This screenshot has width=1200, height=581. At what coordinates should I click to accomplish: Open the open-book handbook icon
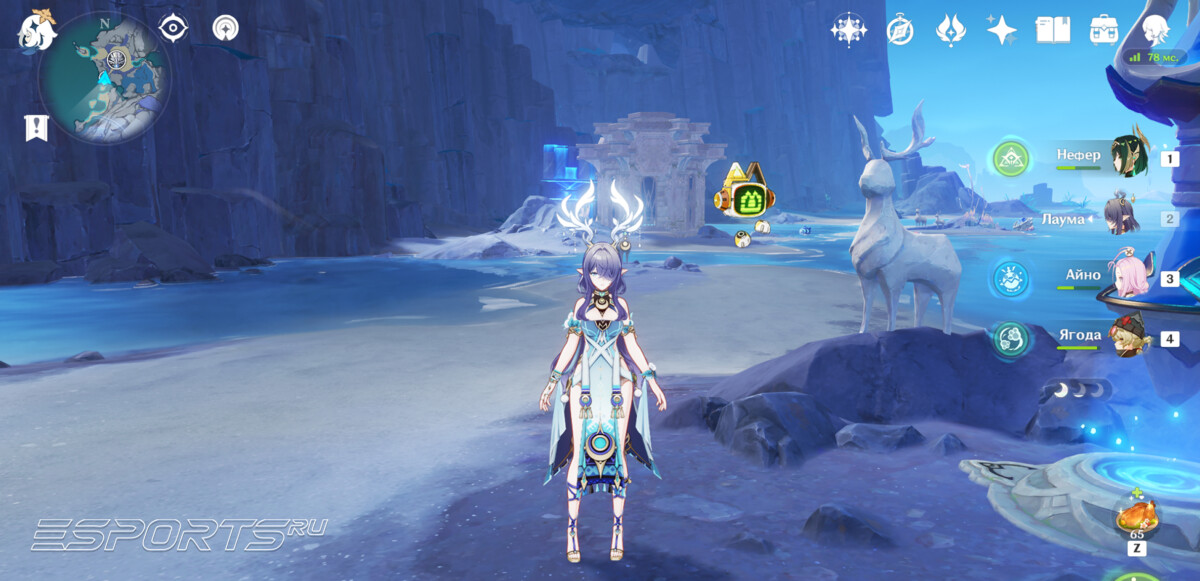(1053, 30)
